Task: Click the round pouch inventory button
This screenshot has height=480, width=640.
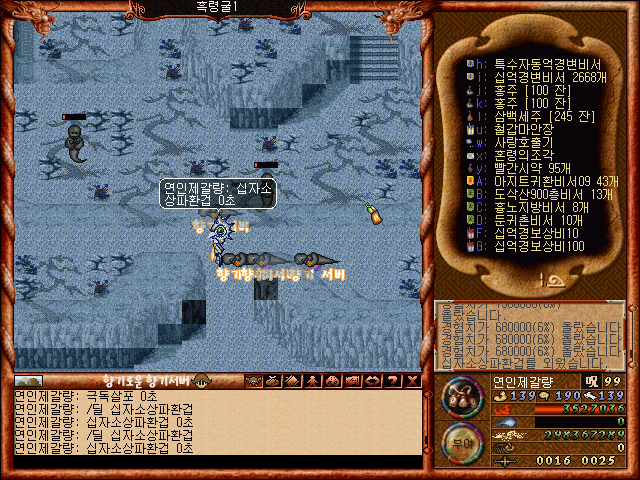Action: [462, 397]
